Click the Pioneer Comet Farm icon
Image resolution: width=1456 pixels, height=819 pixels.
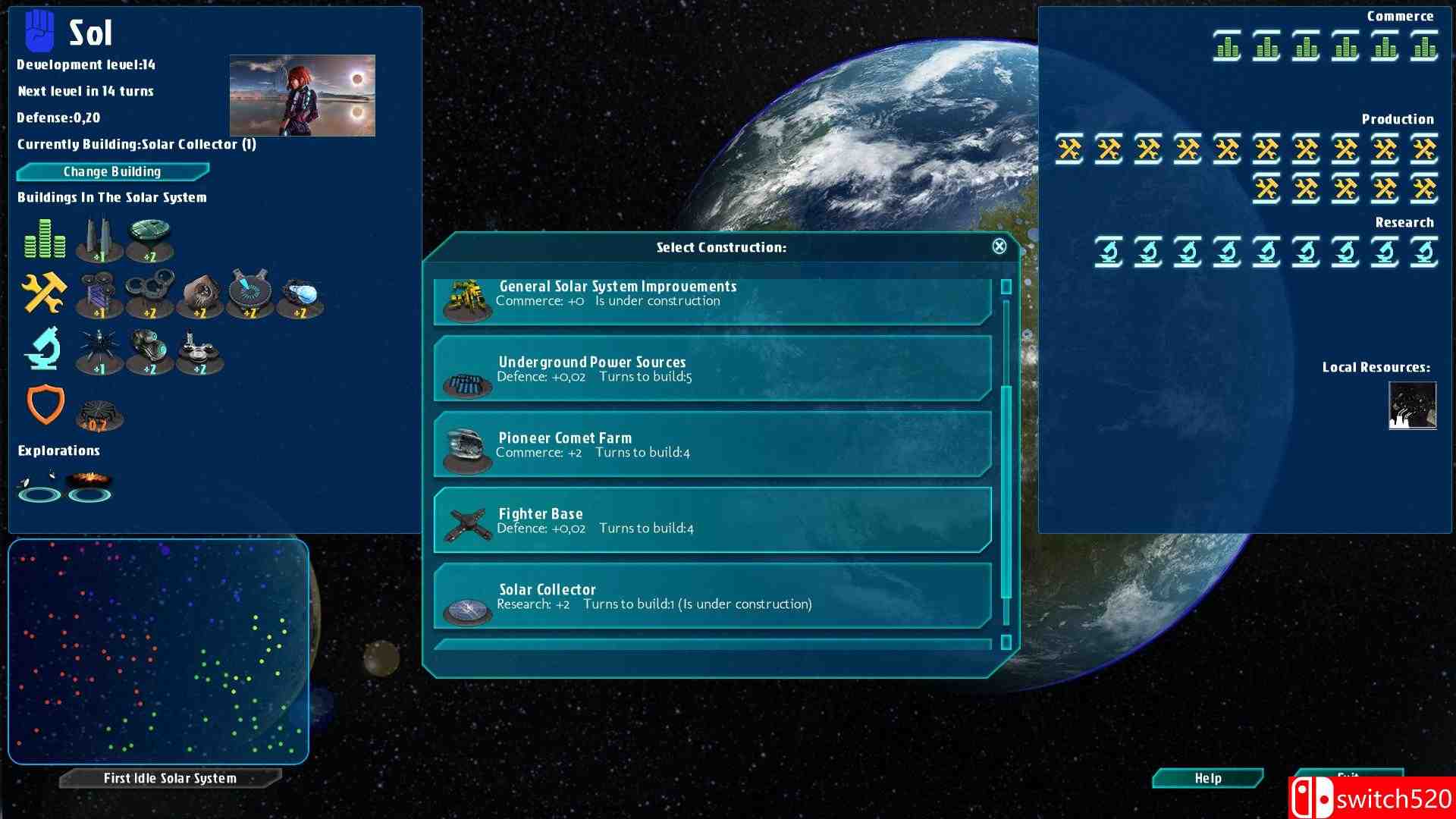point(465,447)
